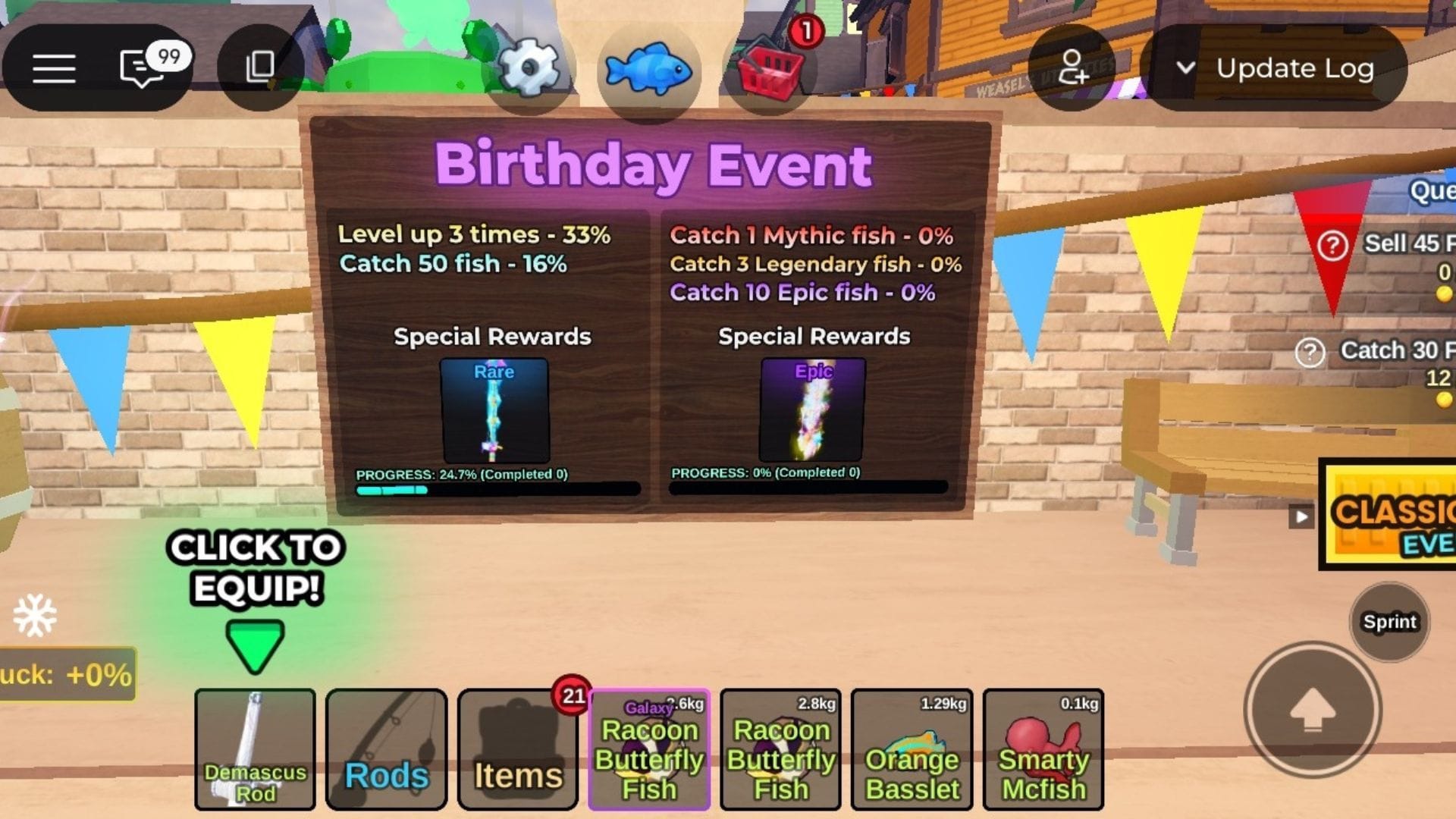Open chat via the 99 messages icon
1456x819 pixels.
tap(140, 68)
